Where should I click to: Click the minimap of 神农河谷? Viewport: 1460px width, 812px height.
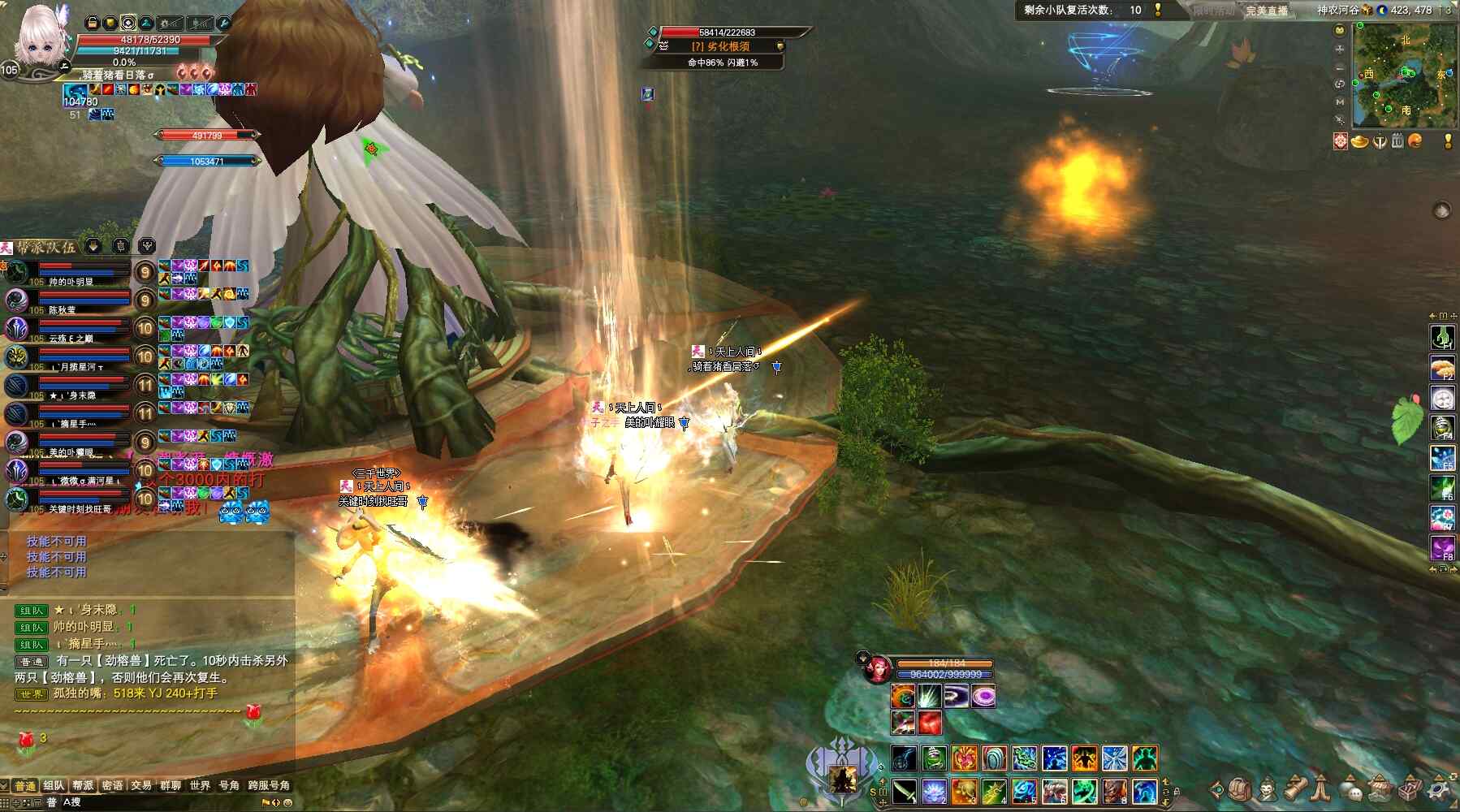(x=1404, y=75)
